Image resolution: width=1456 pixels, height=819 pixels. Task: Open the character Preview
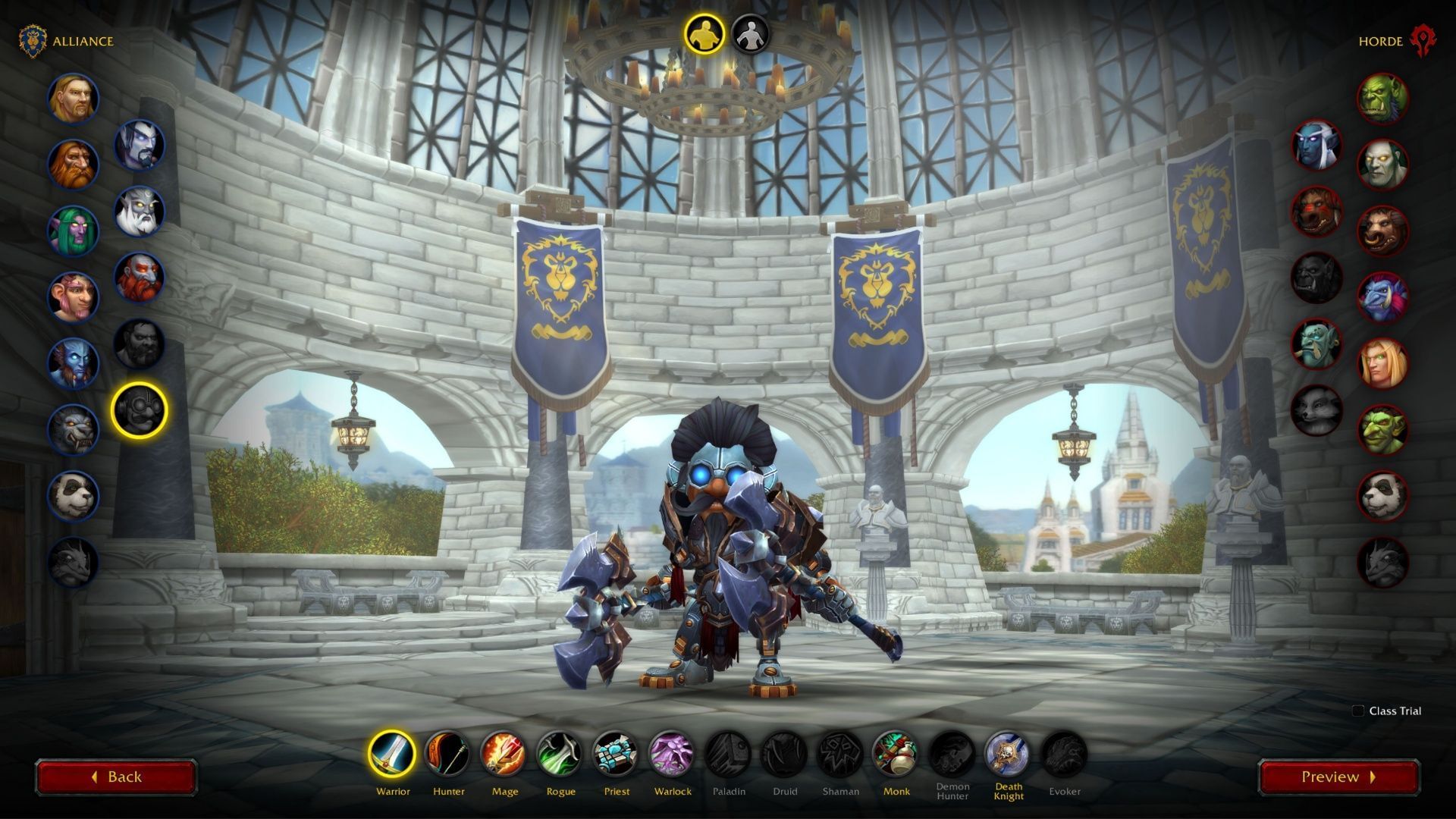point(1338,777)
